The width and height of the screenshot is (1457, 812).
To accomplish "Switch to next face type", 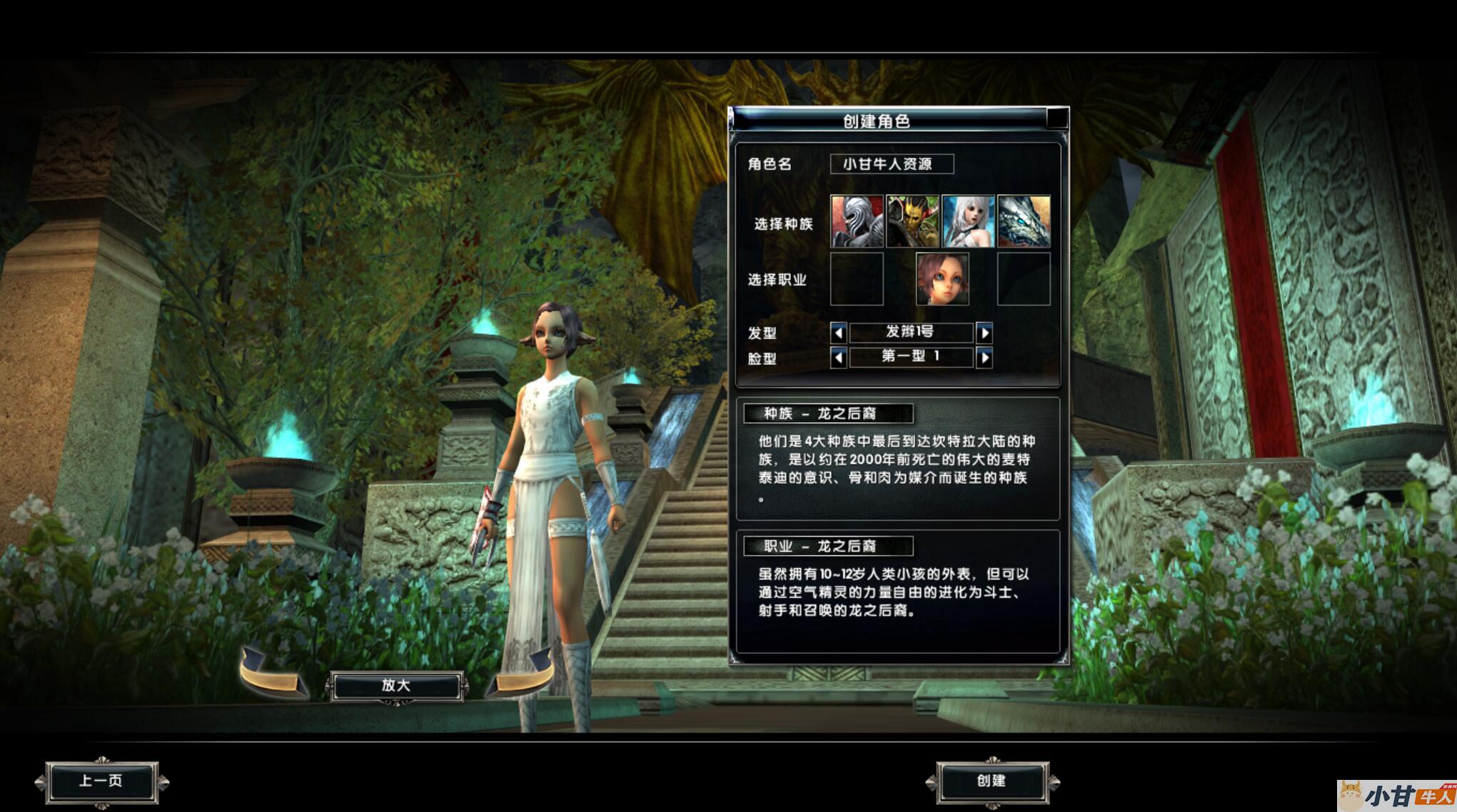I will tap(984, 357).
